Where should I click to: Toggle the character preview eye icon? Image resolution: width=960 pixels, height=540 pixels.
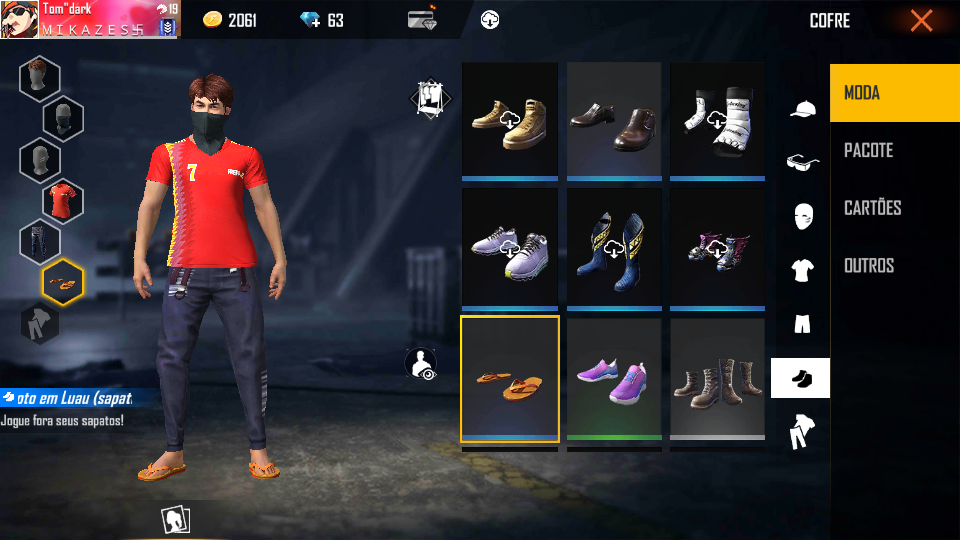click(423, 363)
